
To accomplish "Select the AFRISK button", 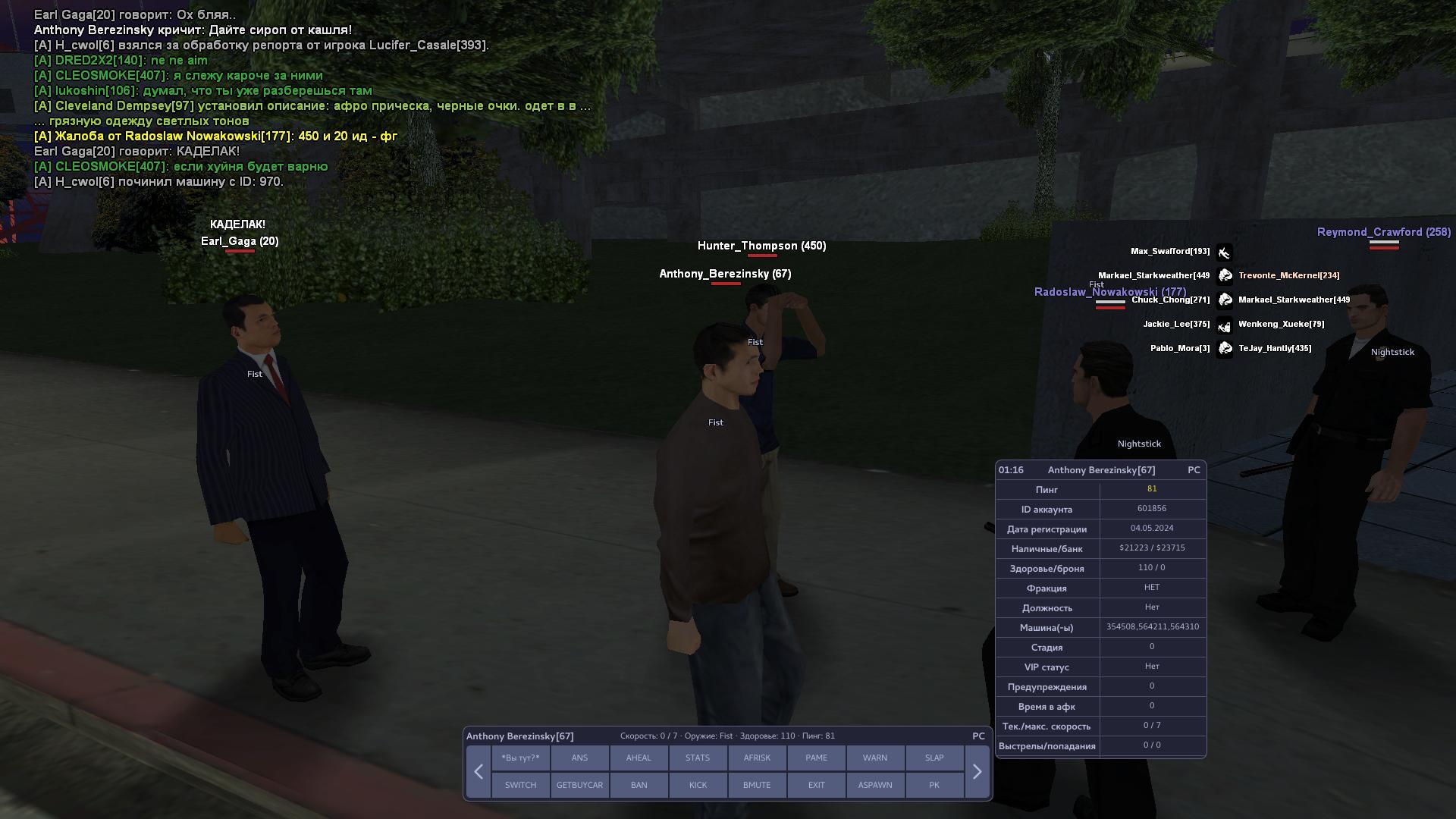I will pos(757,758).
